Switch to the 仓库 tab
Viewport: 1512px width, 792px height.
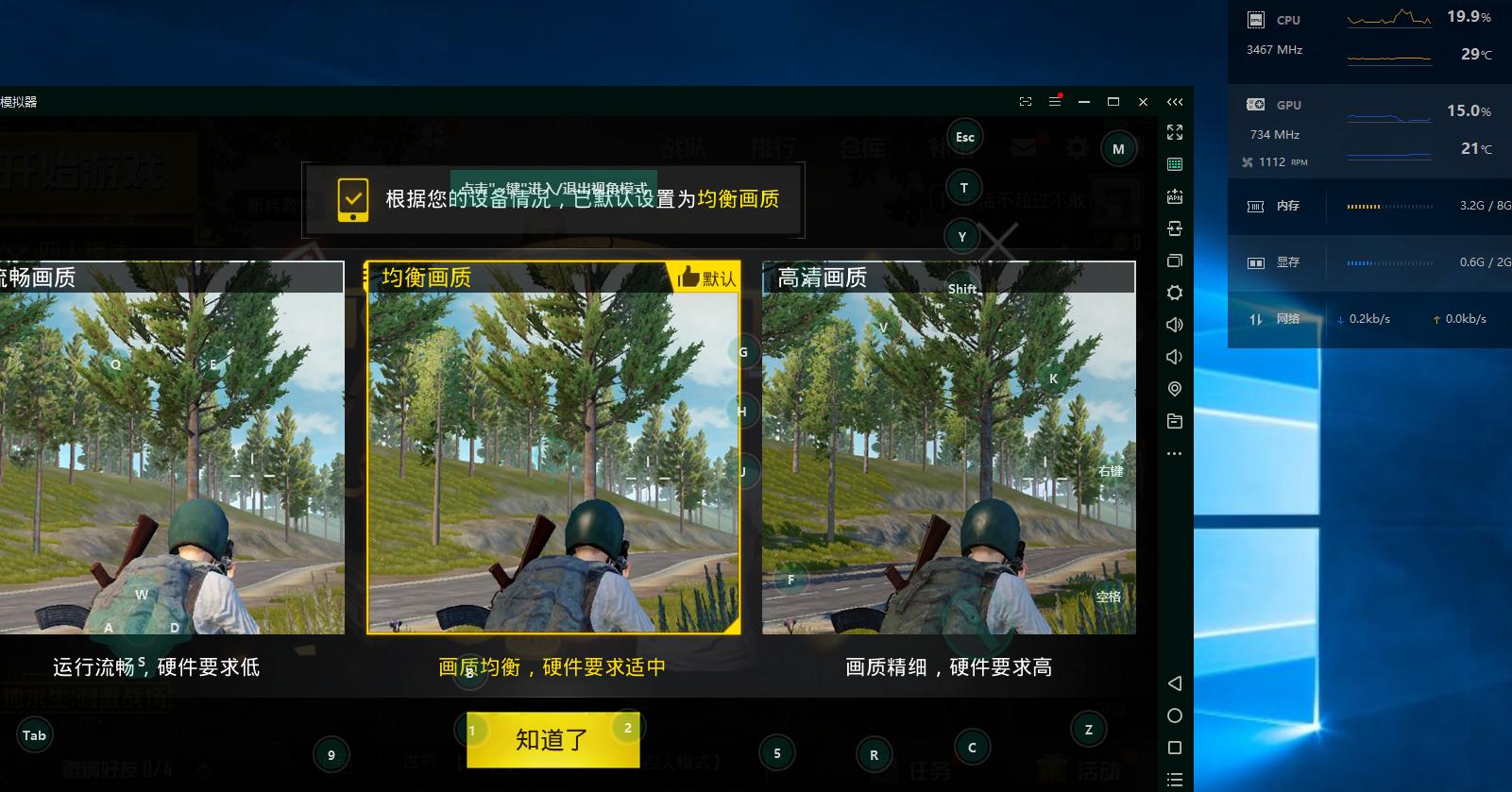865,148
